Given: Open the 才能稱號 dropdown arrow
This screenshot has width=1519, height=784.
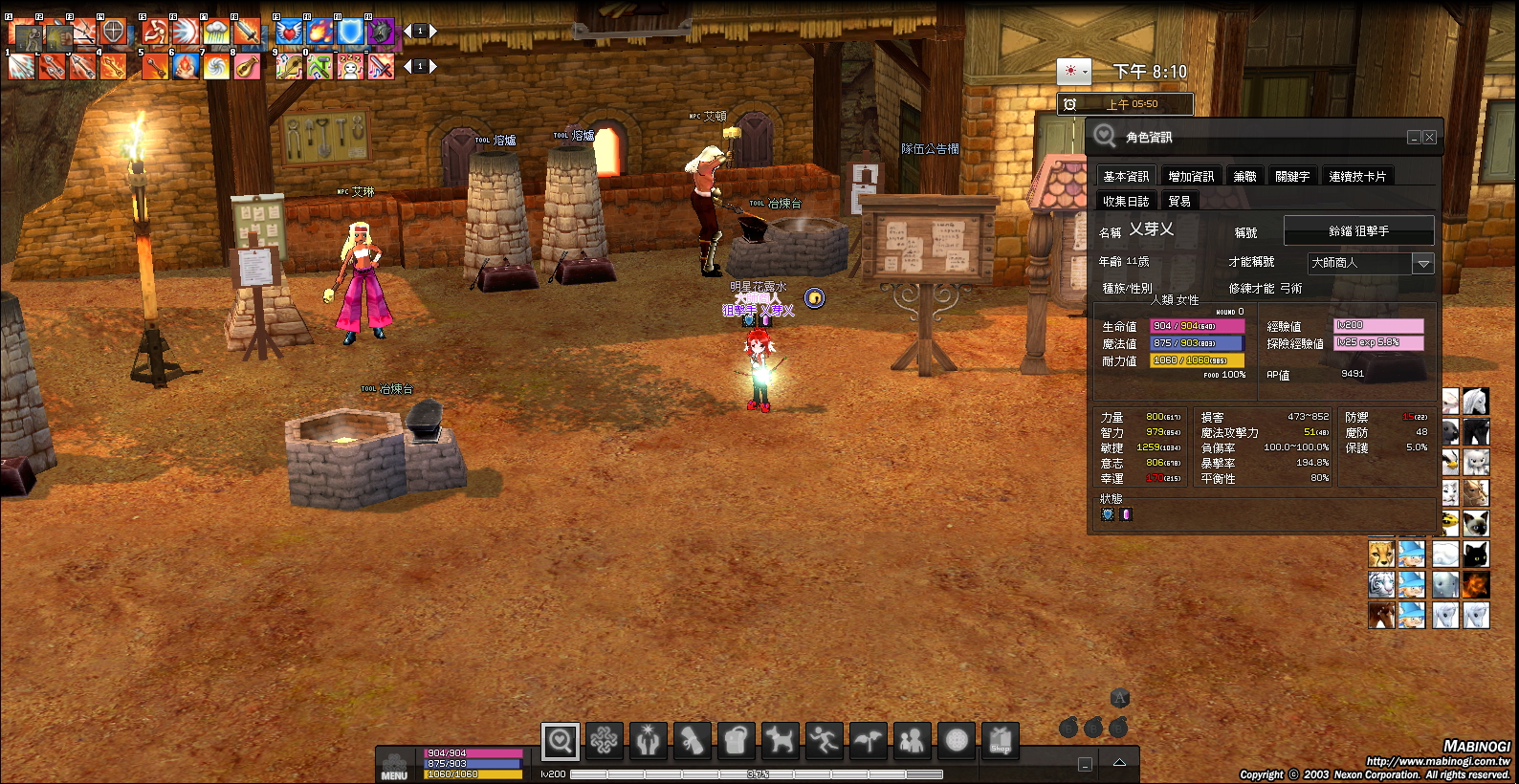Looking at the screenshot, I should [x=1423, y=263].
